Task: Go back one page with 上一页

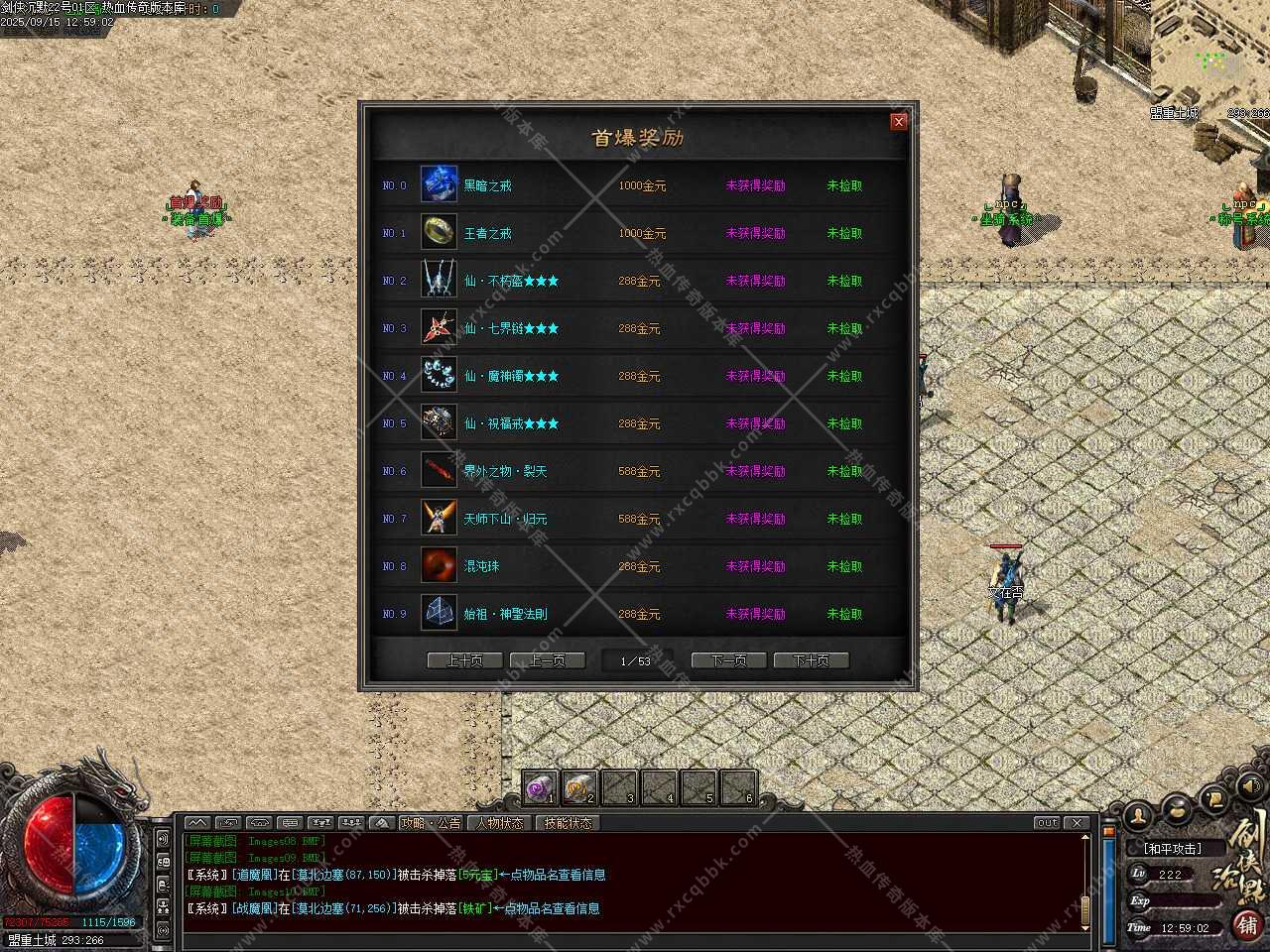Action: (x=547, y=660)
